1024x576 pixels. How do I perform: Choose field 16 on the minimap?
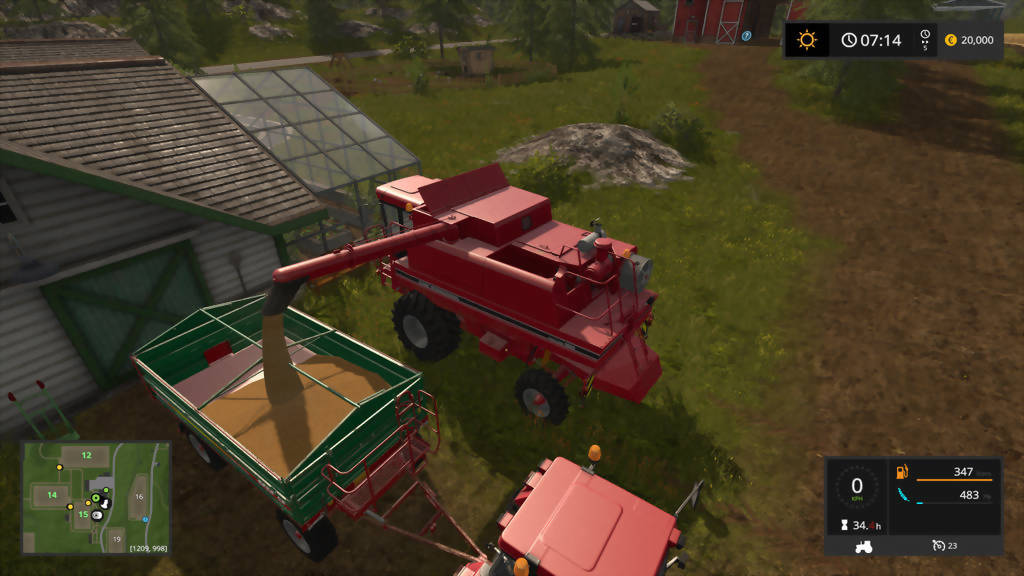139,496
